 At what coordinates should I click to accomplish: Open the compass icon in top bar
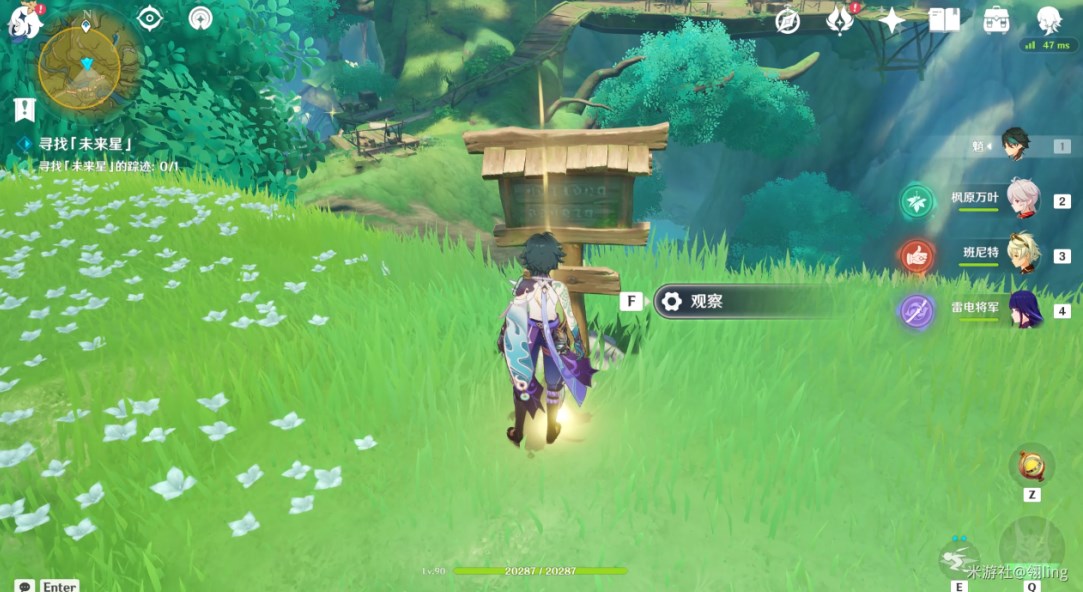coord(788,21)
